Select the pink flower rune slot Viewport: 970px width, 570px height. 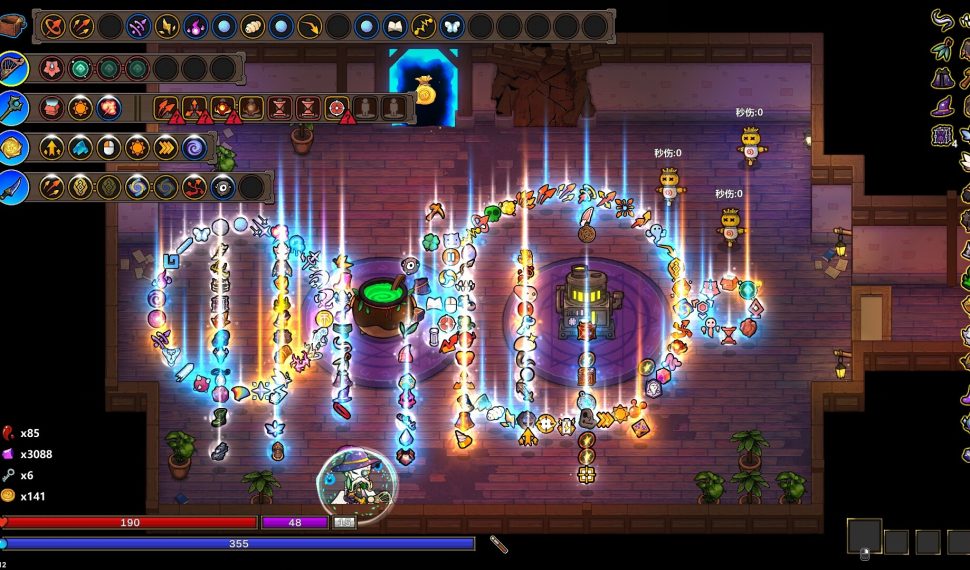pyautogui.click(x=53, y=68)
